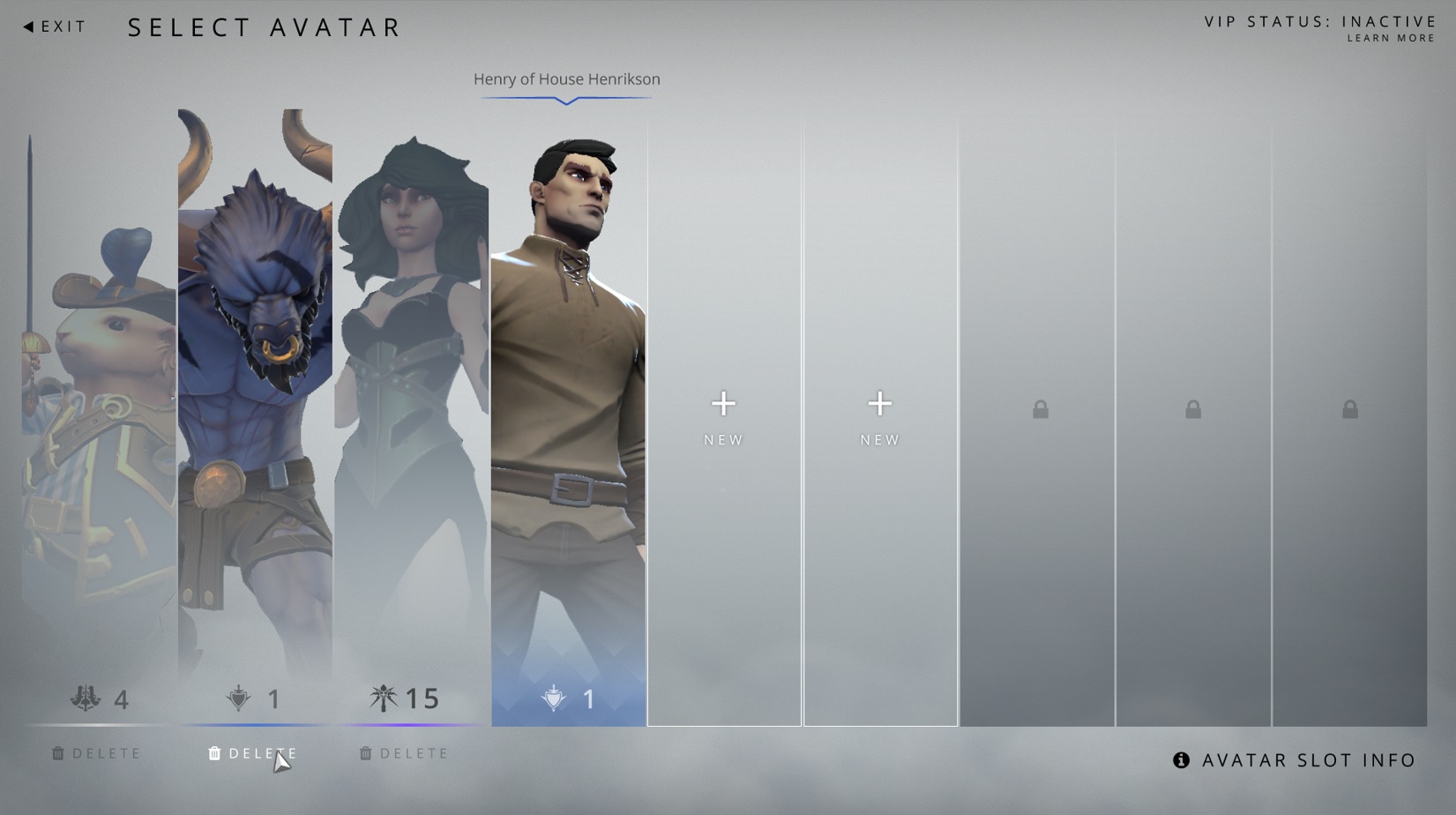The image size is (1456, 815).
Task: Click the level badge icon showing 15
Action: pyautogui.click(x=383, y=698)
